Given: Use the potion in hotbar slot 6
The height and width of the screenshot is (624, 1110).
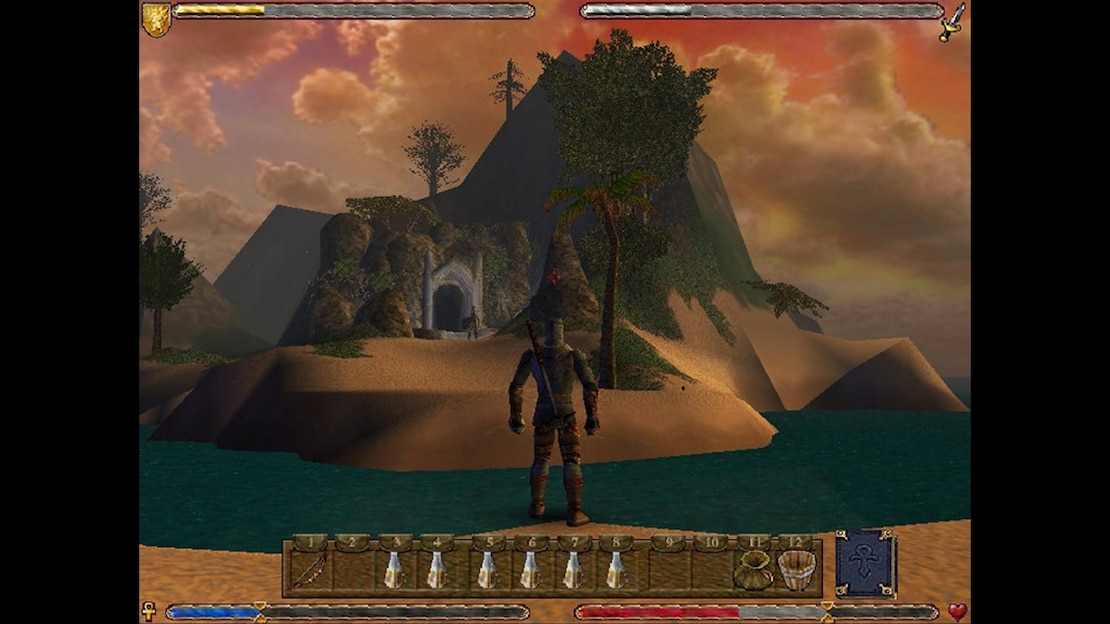Looking at the screenshot, I should pyautogui.click(x=531, y=571).
